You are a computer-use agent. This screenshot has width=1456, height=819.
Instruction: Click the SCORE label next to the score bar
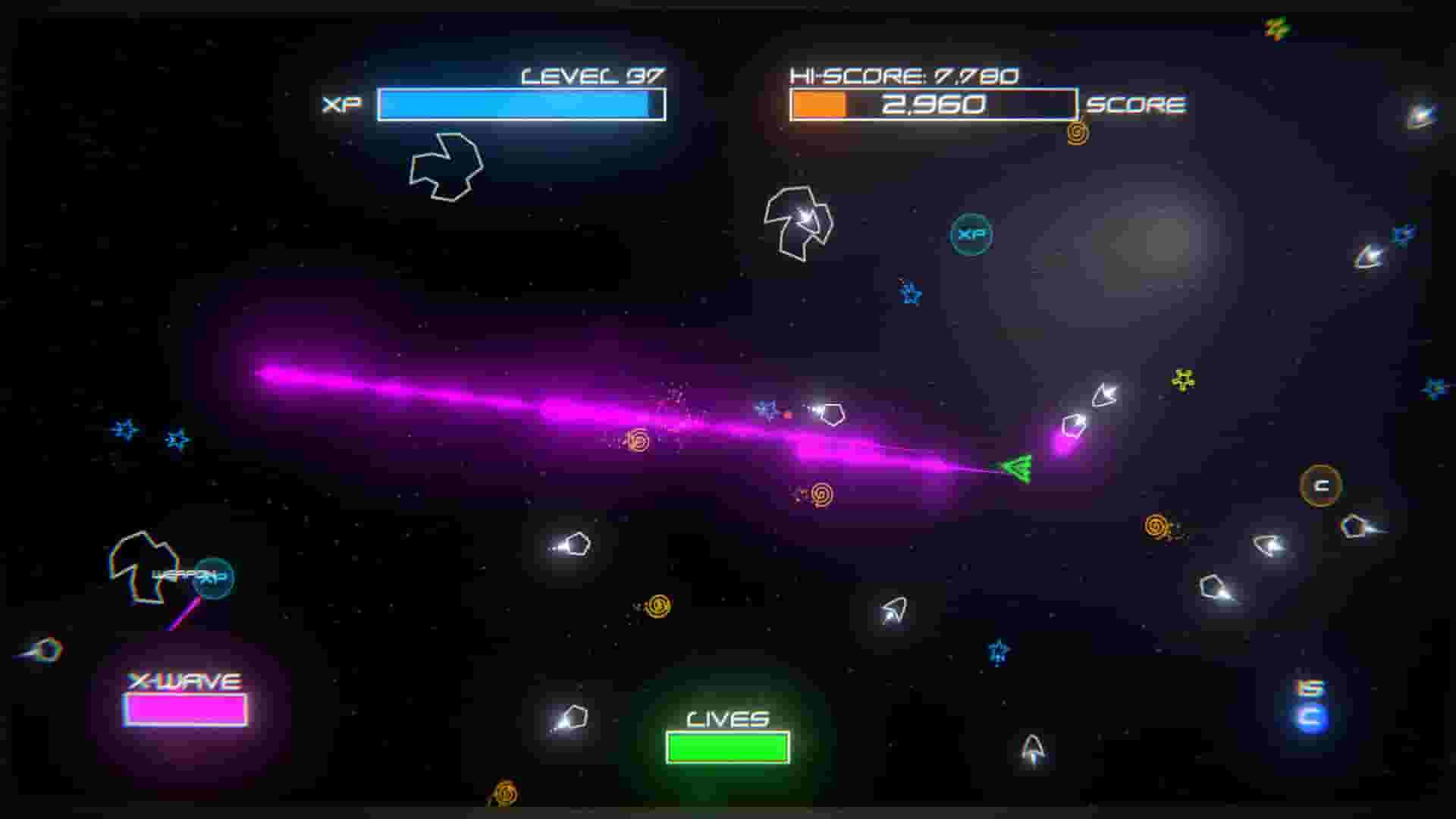click(1137, 105)
